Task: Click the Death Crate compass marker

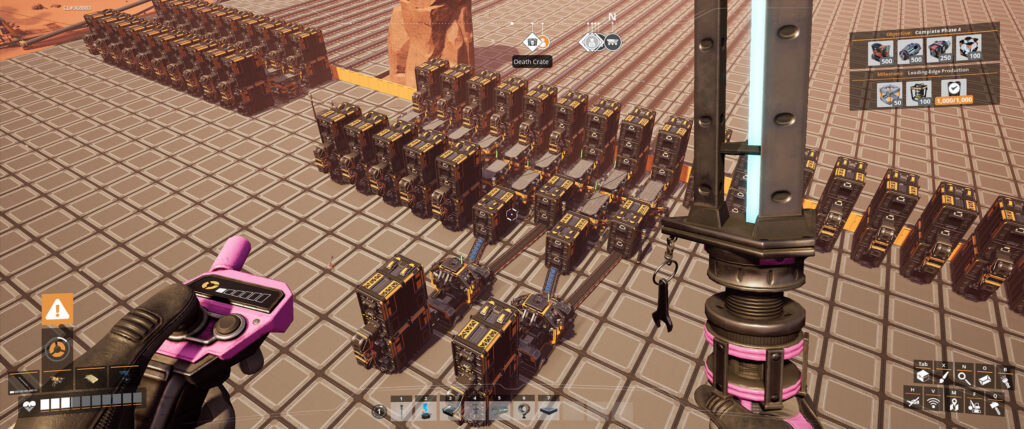Action: coord(534,42)
